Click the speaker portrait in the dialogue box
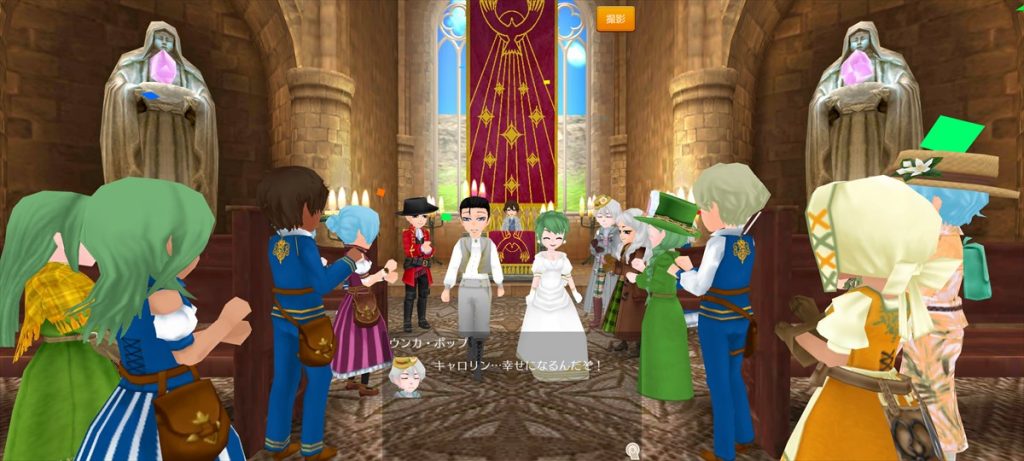 407,375
